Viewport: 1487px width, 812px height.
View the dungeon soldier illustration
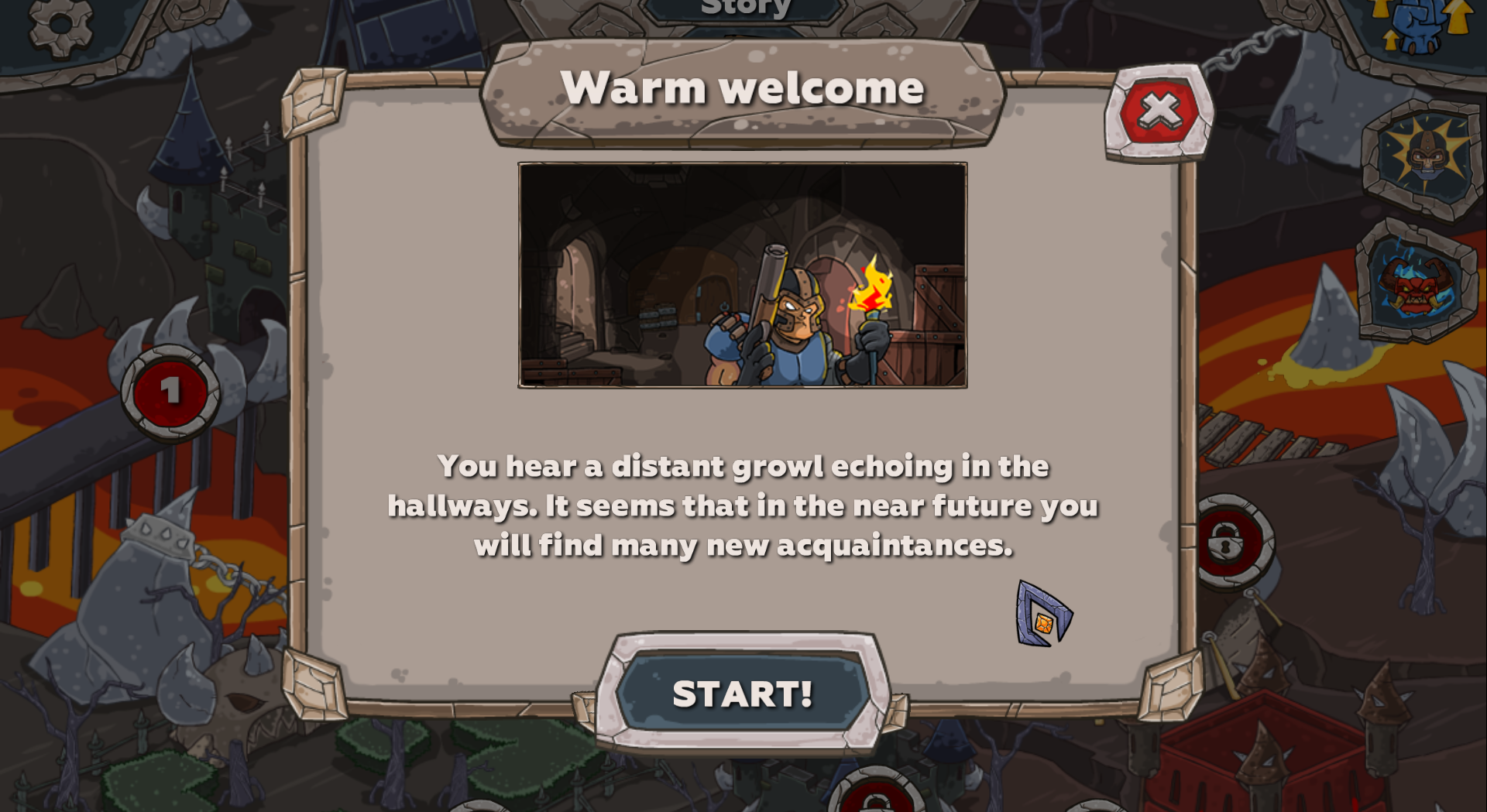(742, 274)
